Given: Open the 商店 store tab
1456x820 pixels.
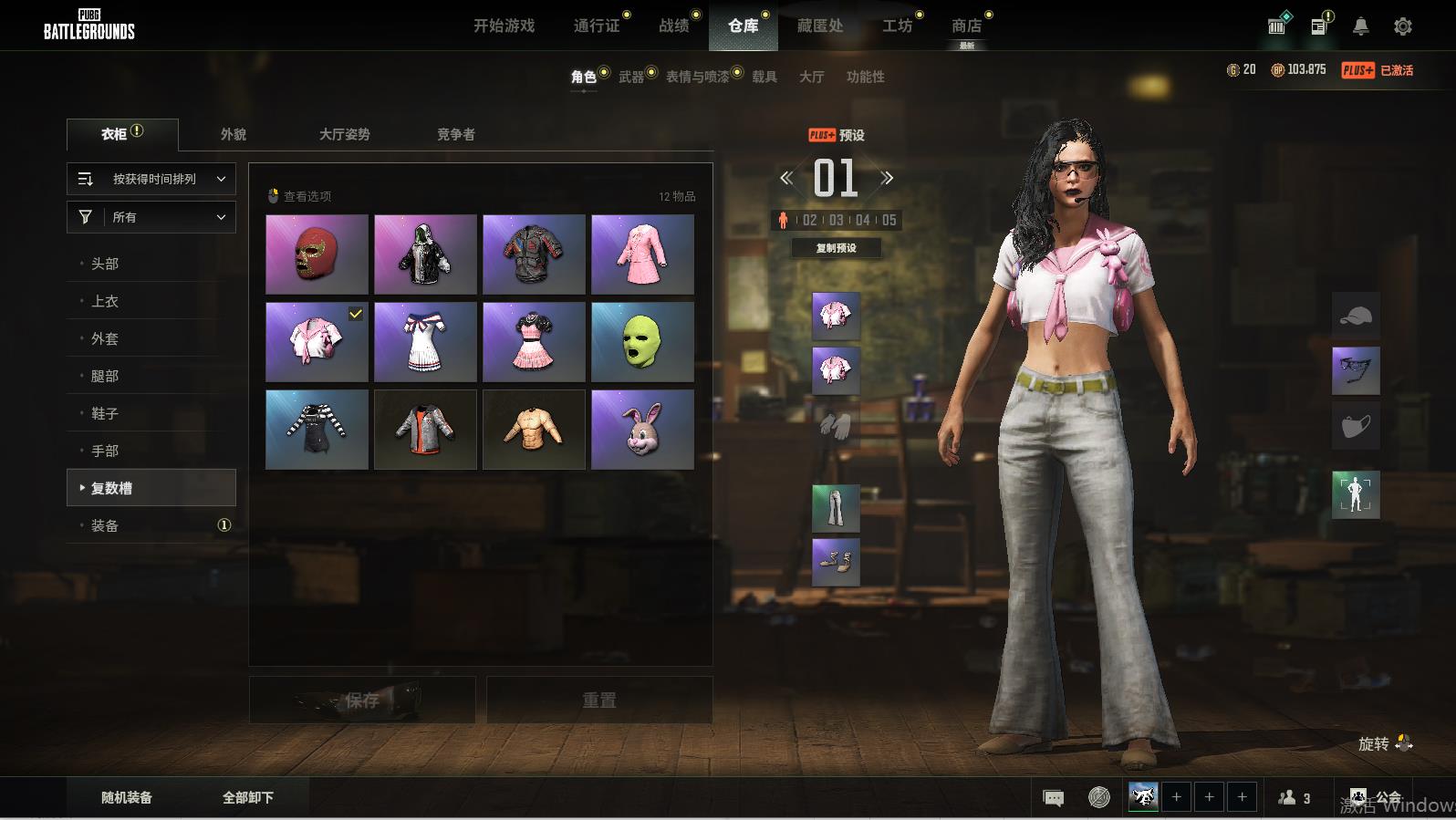Looking at the screenshot, I should pyautogui.click(x=966, y=26).
